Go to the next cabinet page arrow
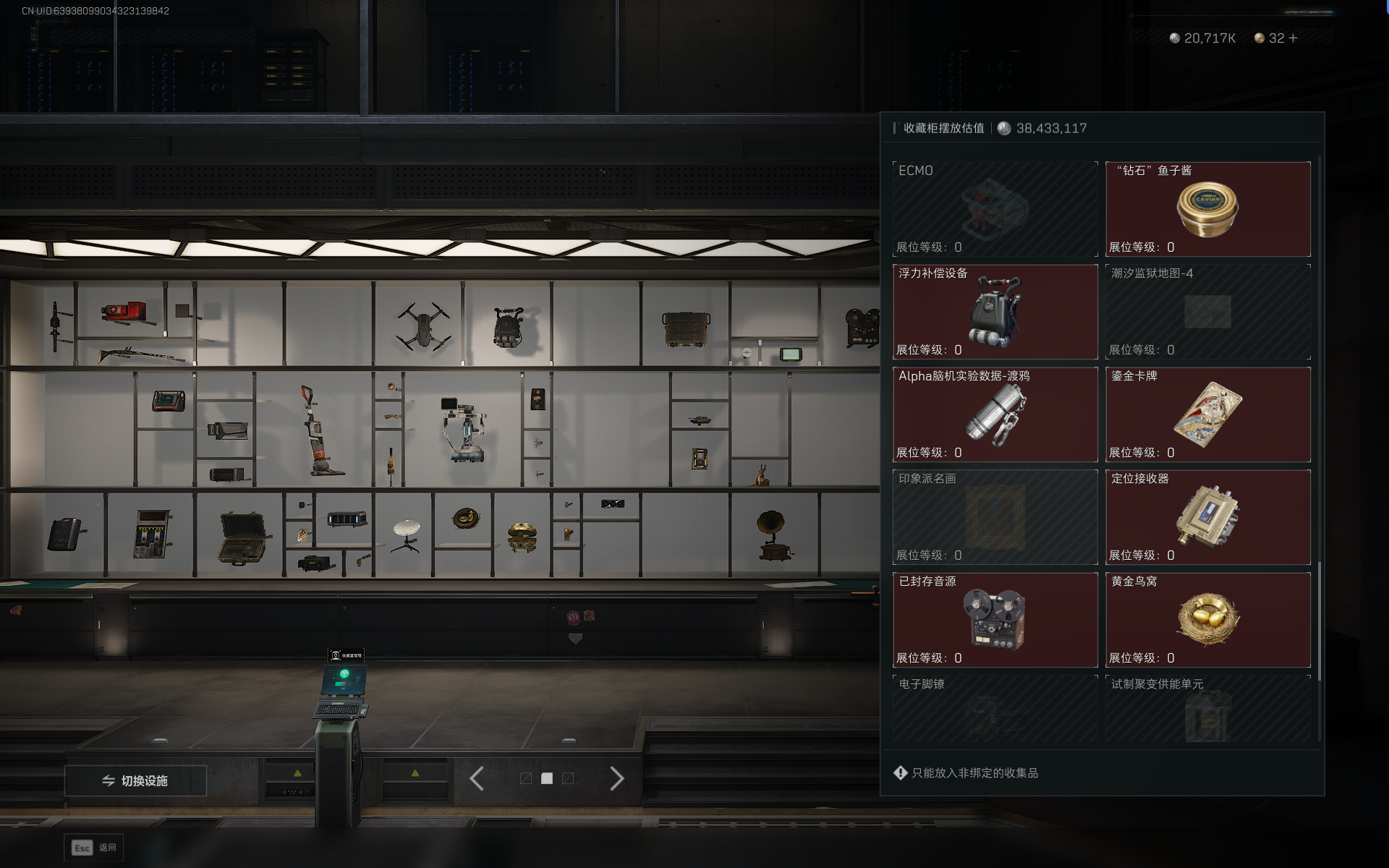The height and width of the screenshot is (868, 1389). (616, 778)
